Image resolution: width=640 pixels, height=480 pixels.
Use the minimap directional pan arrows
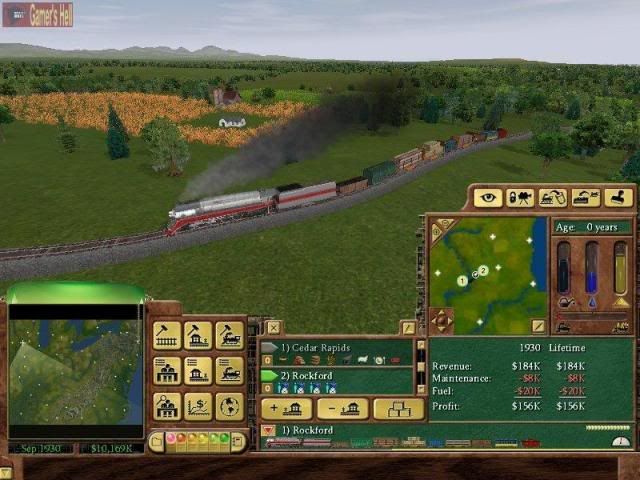(x=441, y=321)
